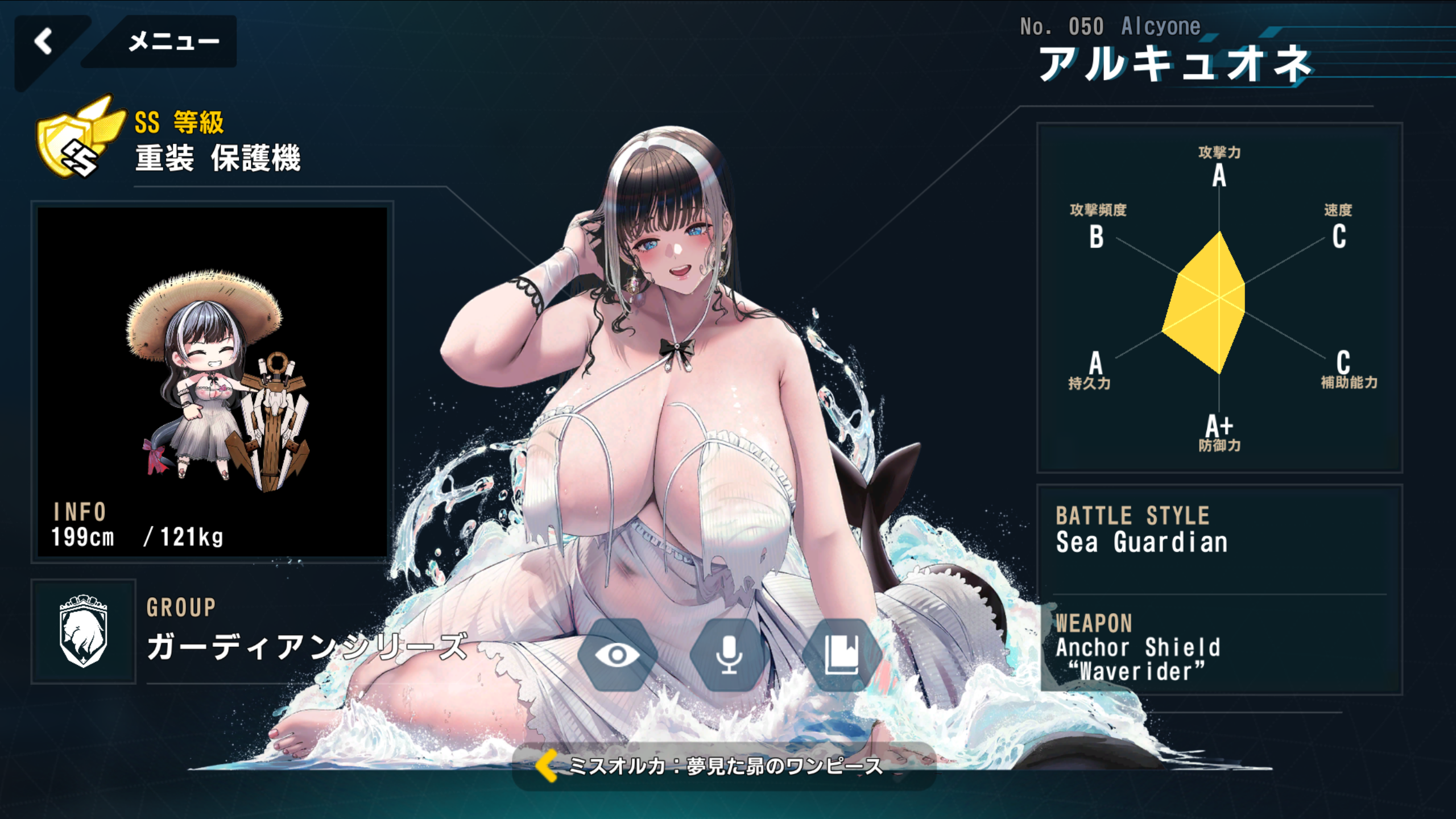Go back with the arrow button

(x=44, y=42)
